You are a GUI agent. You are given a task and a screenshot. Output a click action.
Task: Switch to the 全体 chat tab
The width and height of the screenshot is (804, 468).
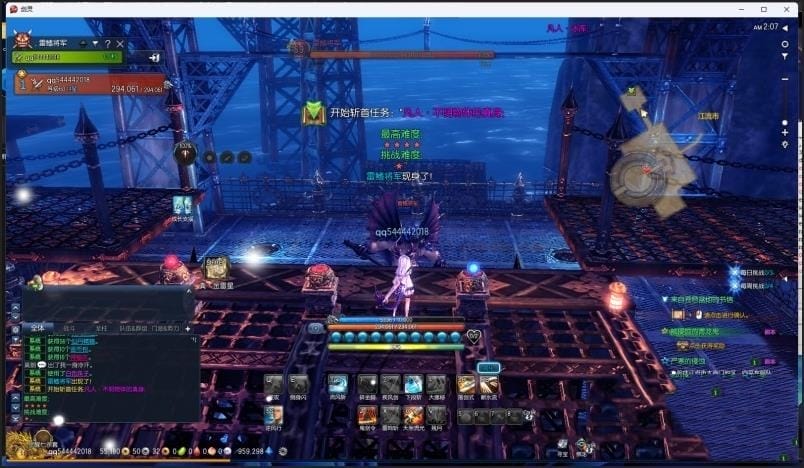36,327
